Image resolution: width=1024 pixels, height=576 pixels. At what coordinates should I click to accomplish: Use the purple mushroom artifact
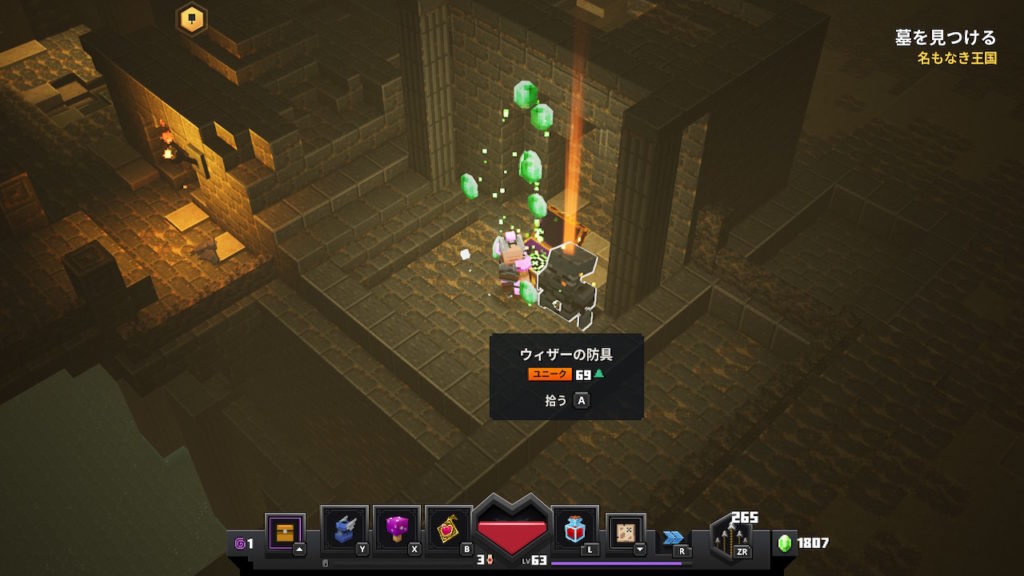[396, 528]
